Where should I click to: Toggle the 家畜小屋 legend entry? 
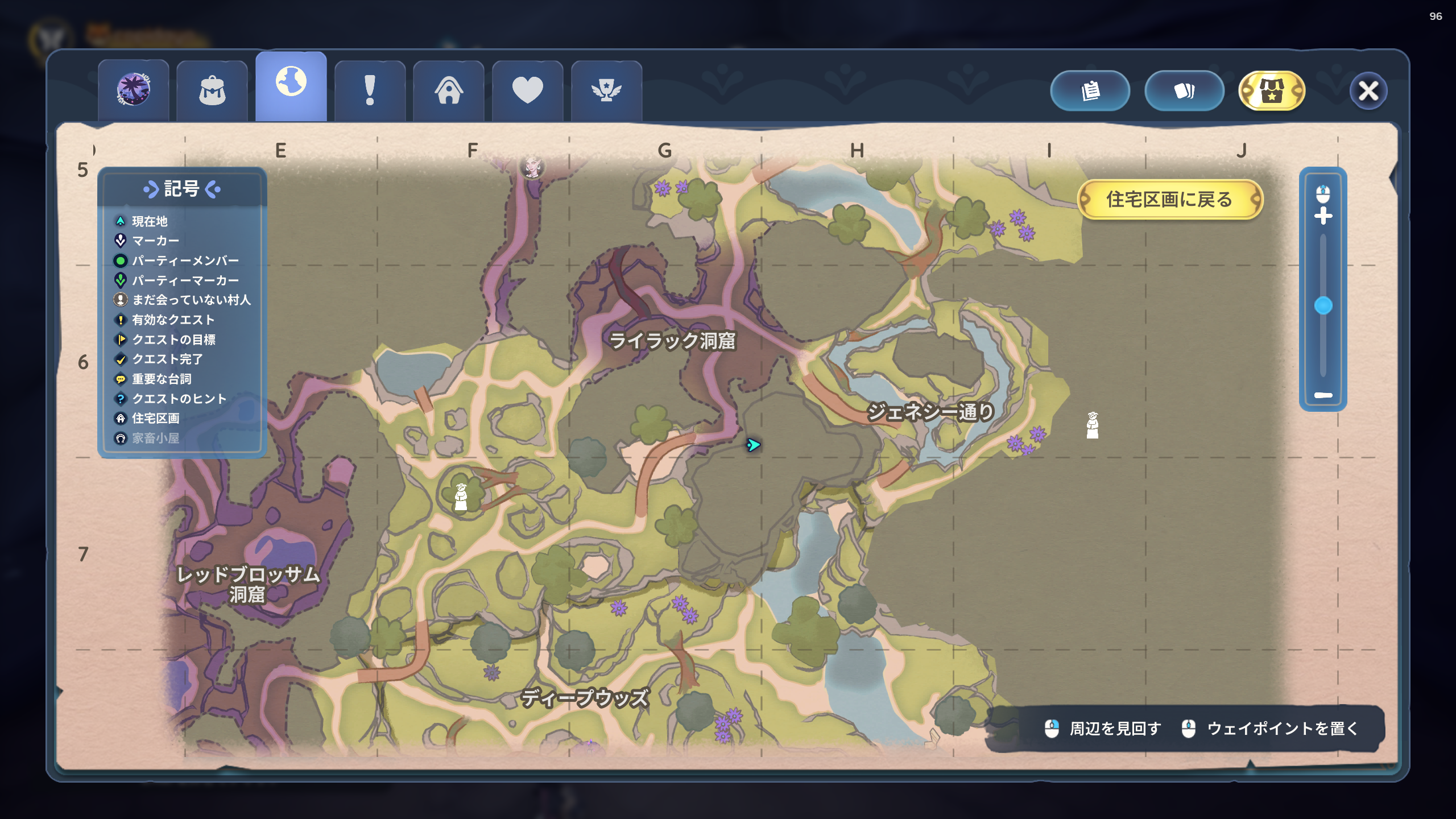click(155, 438)
